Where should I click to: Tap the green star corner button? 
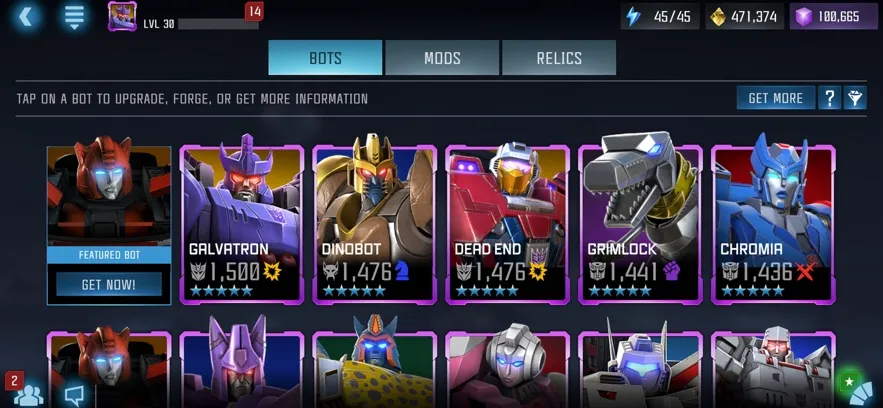tap(855, 388)
